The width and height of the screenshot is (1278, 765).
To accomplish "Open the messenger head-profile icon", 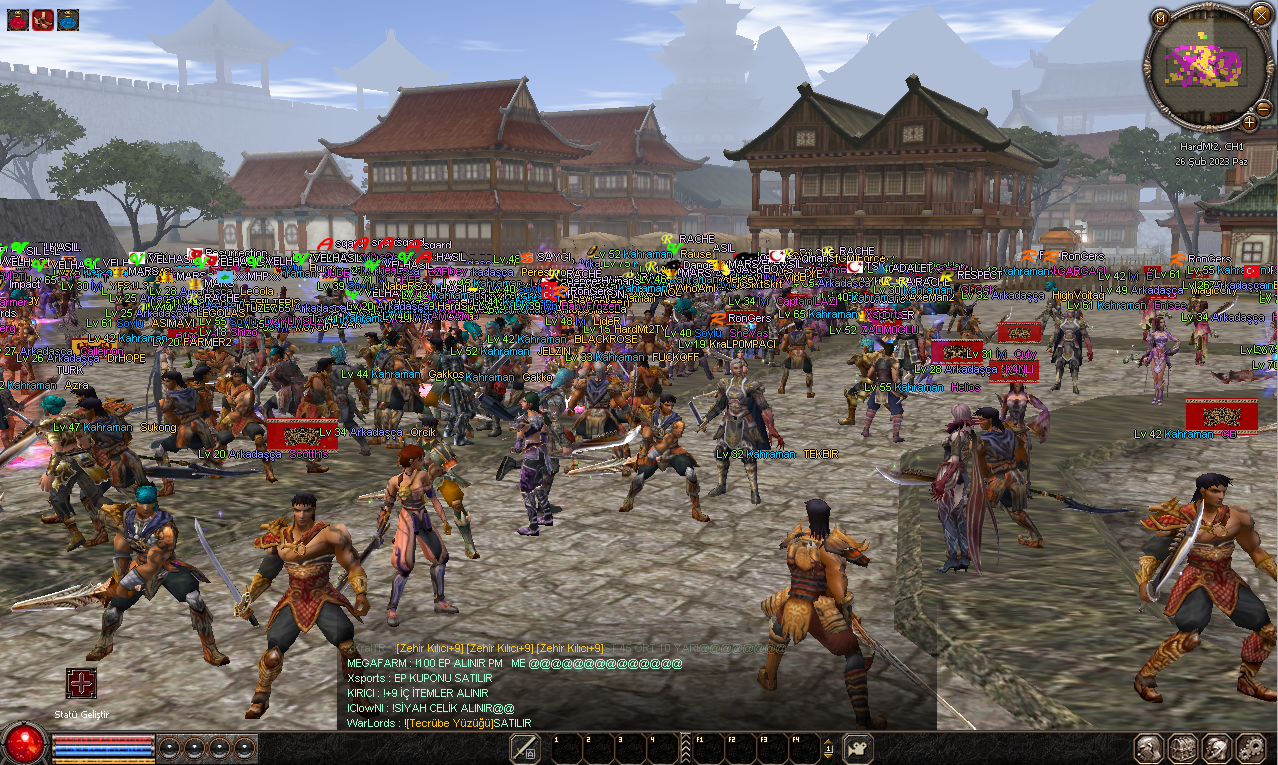I will tap(1216, 748).
